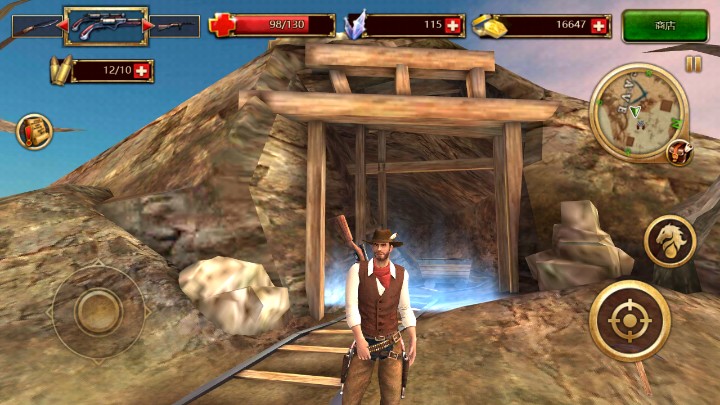The height and width of the screenshot is (405, 720).
Task: Add health with the red plus button
Action: (x=222, y=25)
